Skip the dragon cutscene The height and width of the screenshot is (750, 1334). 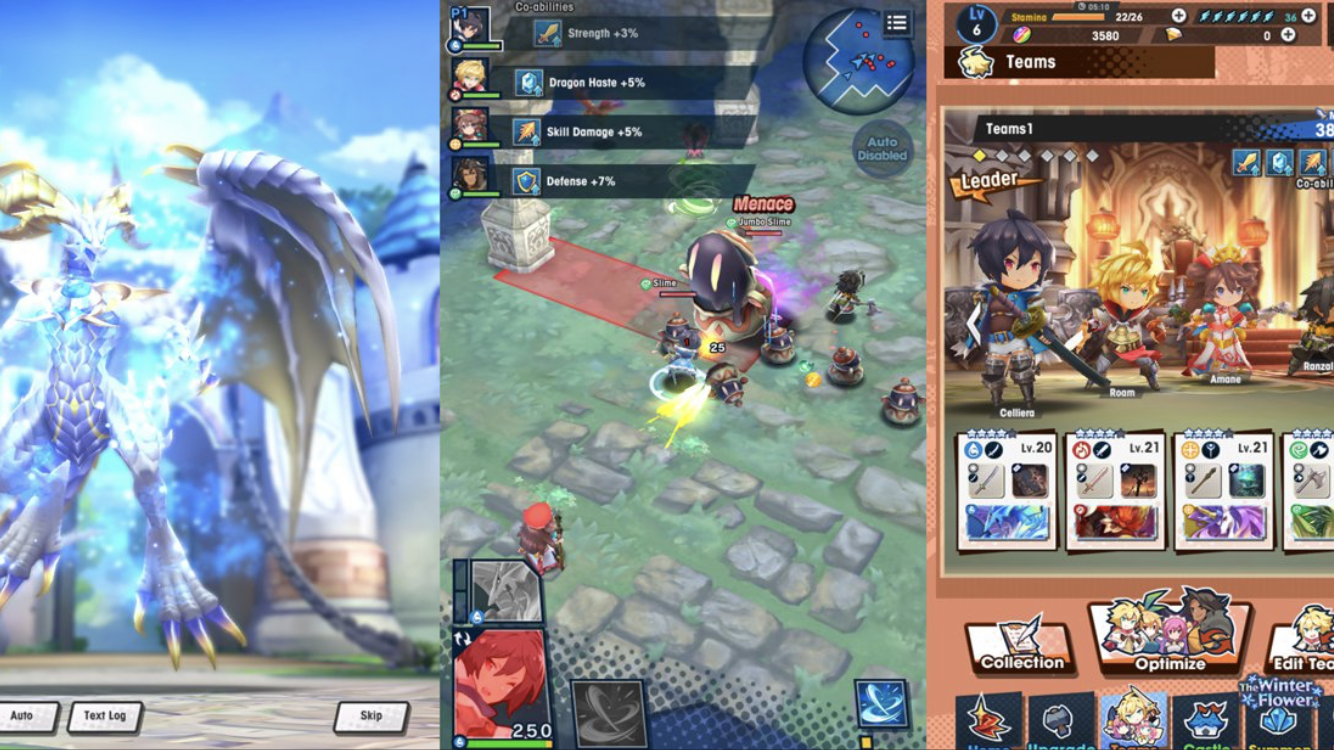pyautogui.click(x=371, y=716)
